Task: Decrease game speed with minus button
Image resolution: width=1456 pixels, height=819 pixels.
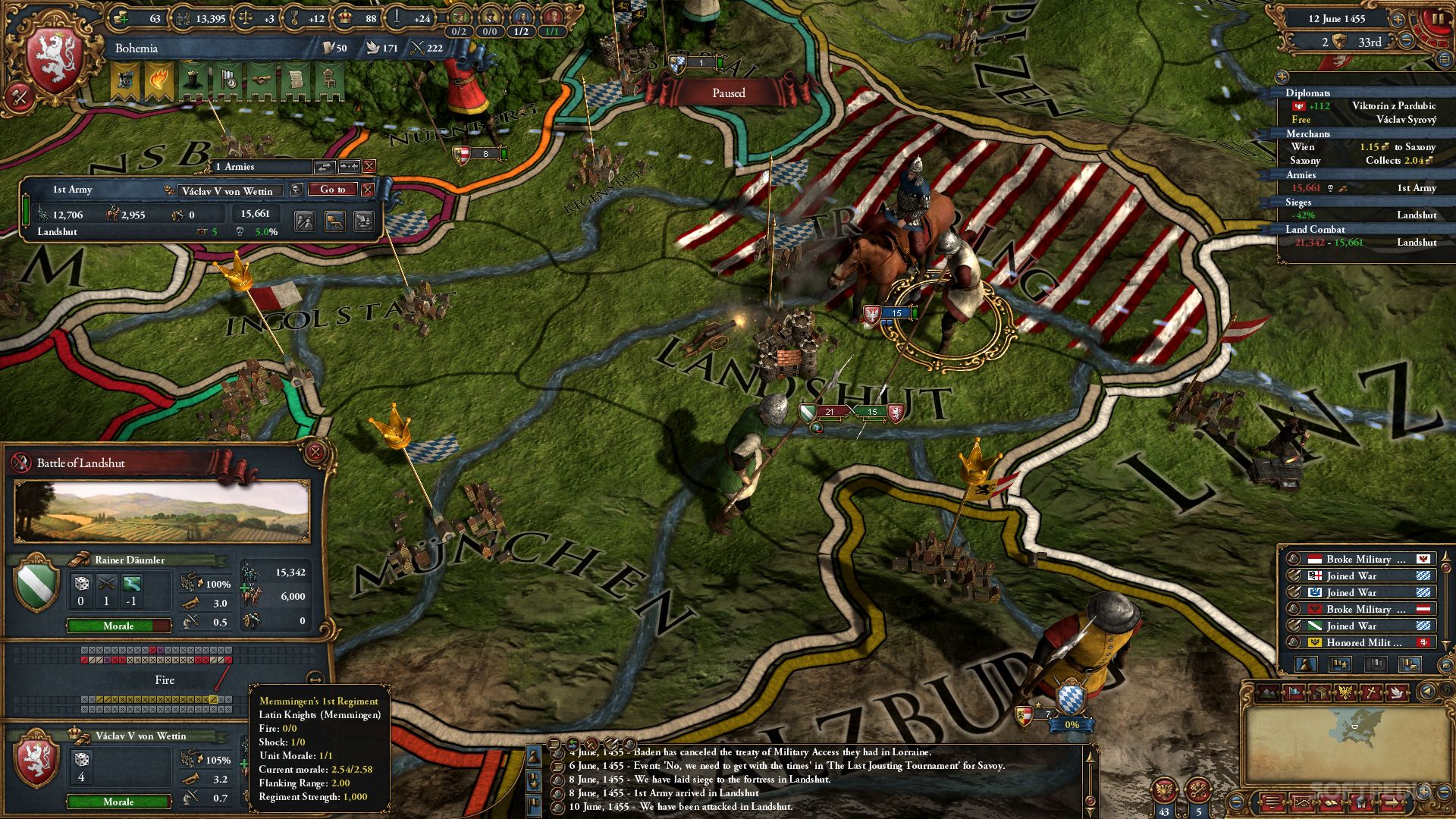Action: point(1407,41)
